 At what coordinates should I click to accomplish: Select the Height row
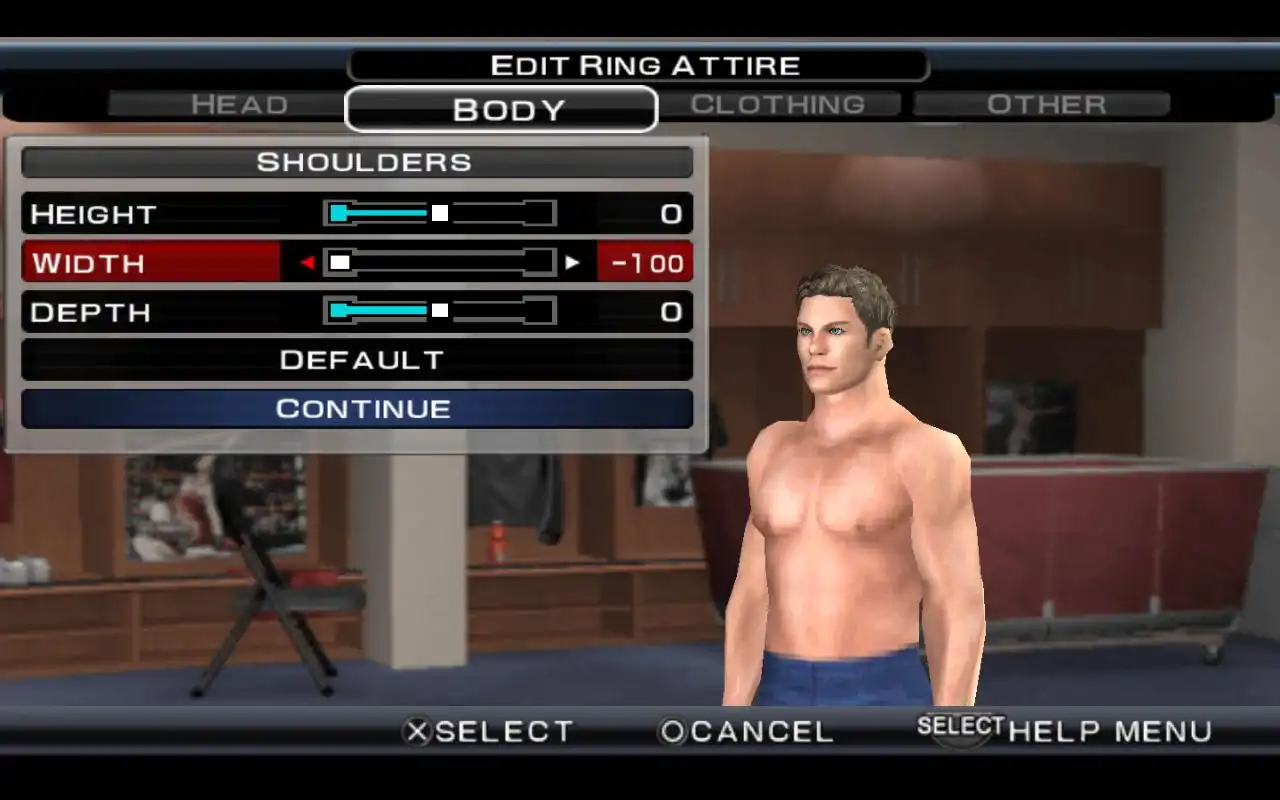pos(94,214)
